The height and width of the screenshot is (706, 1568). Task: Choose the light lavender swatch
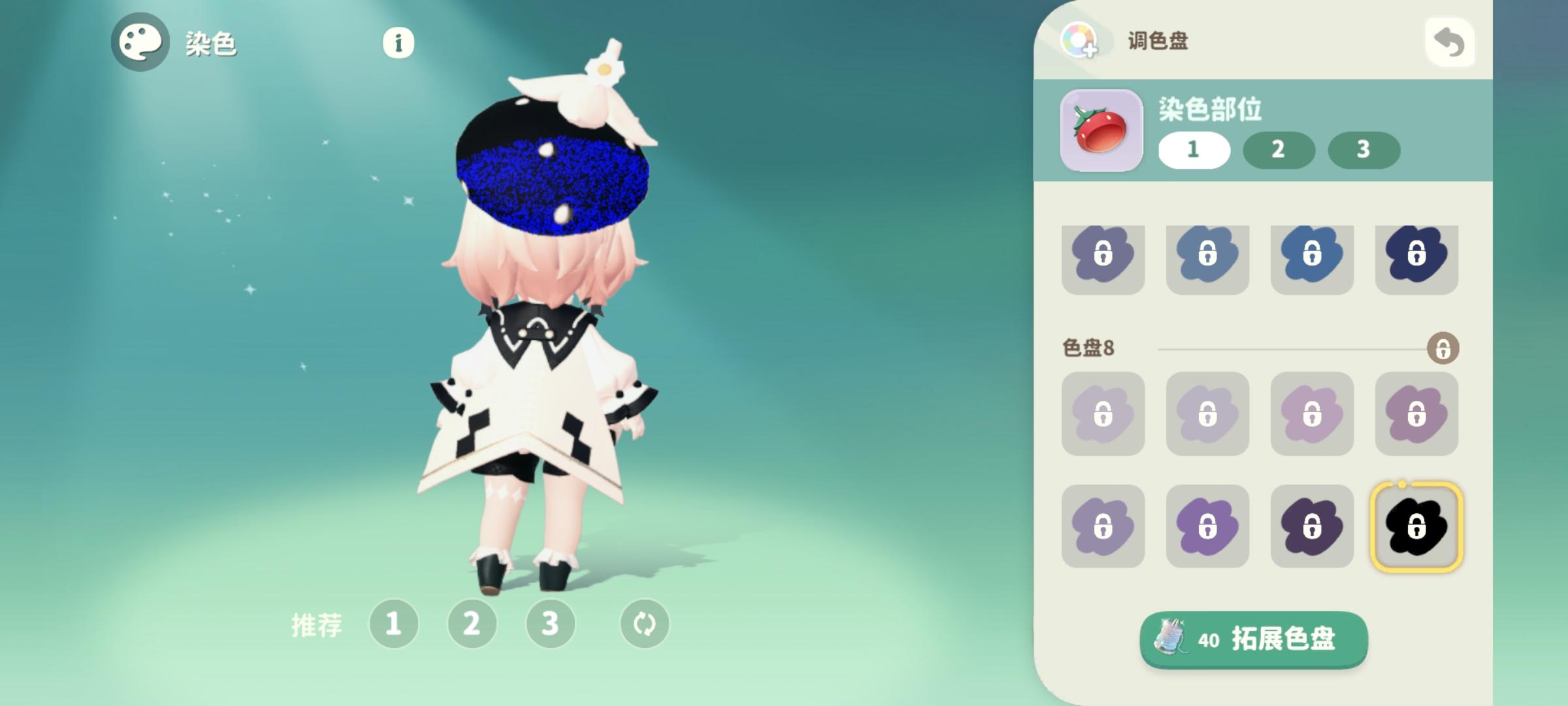[x=1102, y=415]
